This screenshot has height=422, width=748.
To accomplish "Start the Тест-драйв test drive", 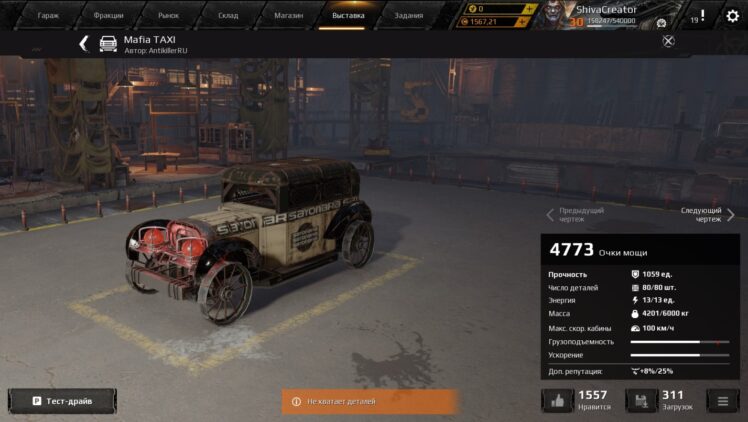I will [62, 401].
